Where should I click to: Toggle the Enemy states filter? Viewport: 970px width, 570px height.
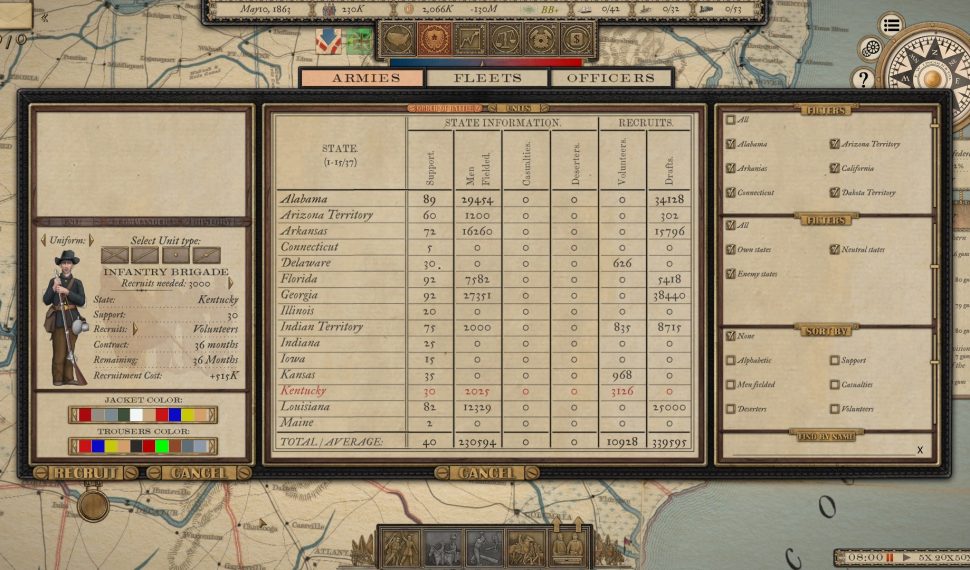click(x=731, y=274)
